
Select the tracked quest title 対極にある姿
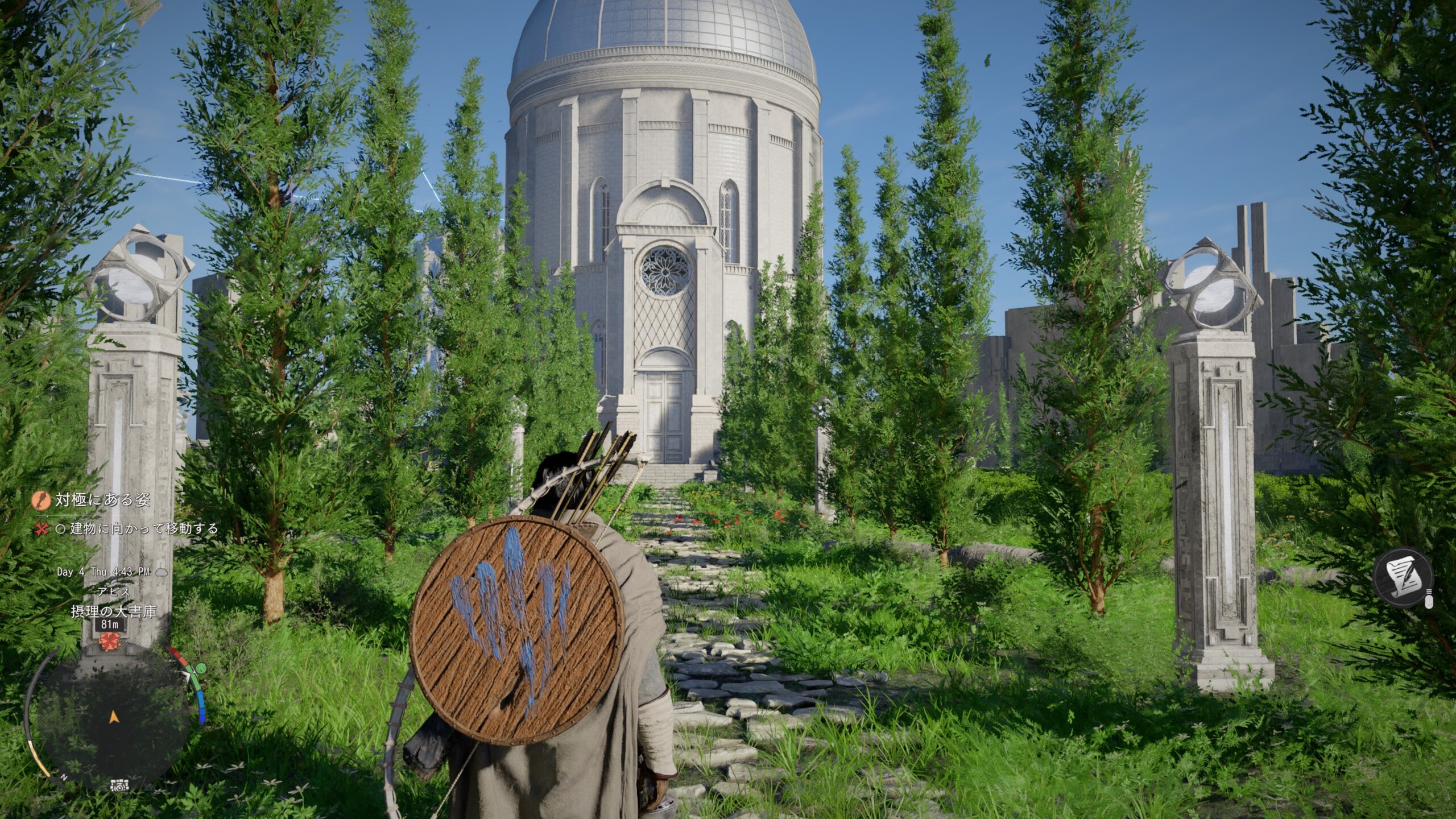tap(103, 500)
